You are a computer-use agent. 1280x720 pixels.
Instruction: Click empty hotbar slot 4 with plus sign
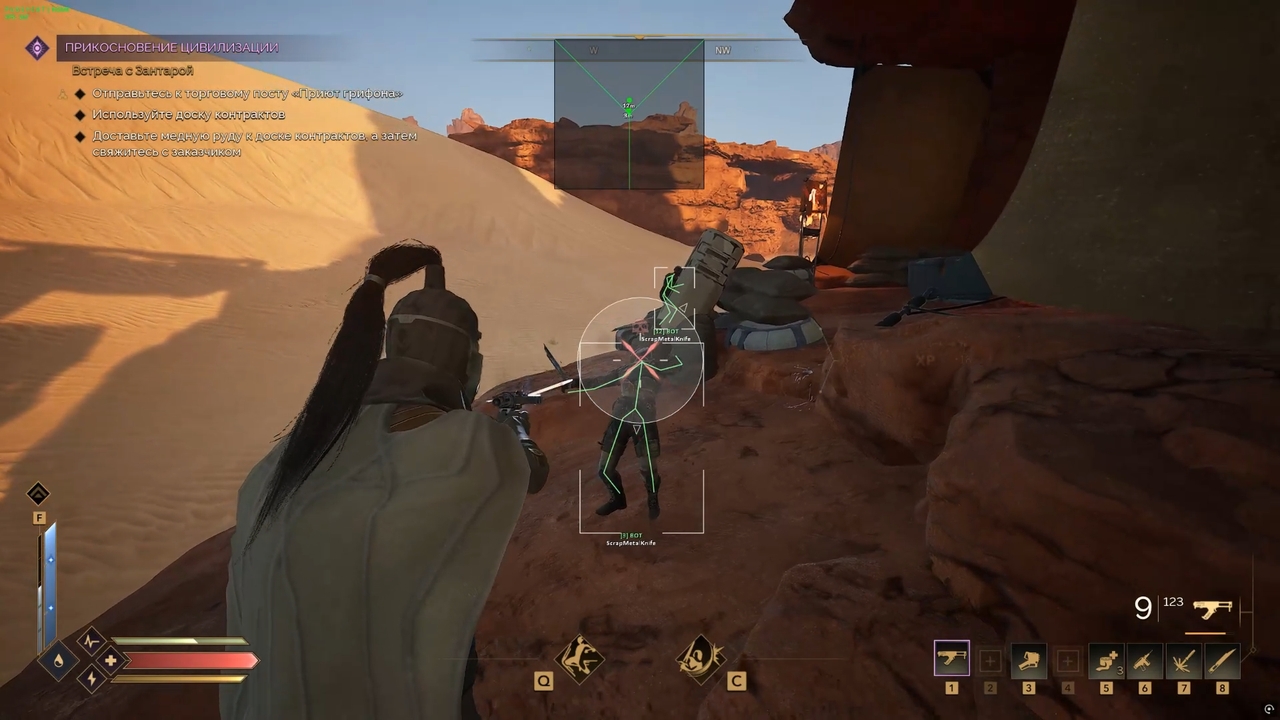click(x=1067, y=659)
